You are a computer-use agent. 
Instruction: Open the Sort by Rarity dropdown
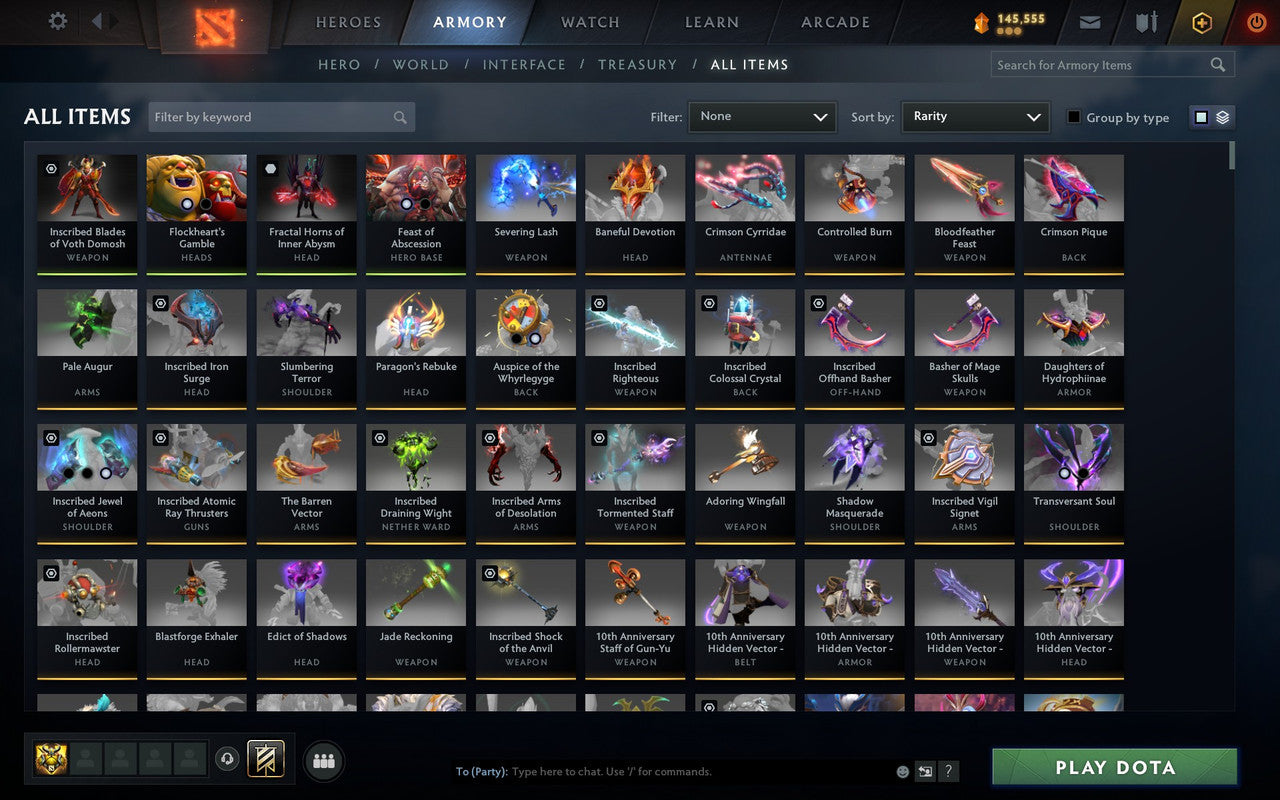click(975, 117)
